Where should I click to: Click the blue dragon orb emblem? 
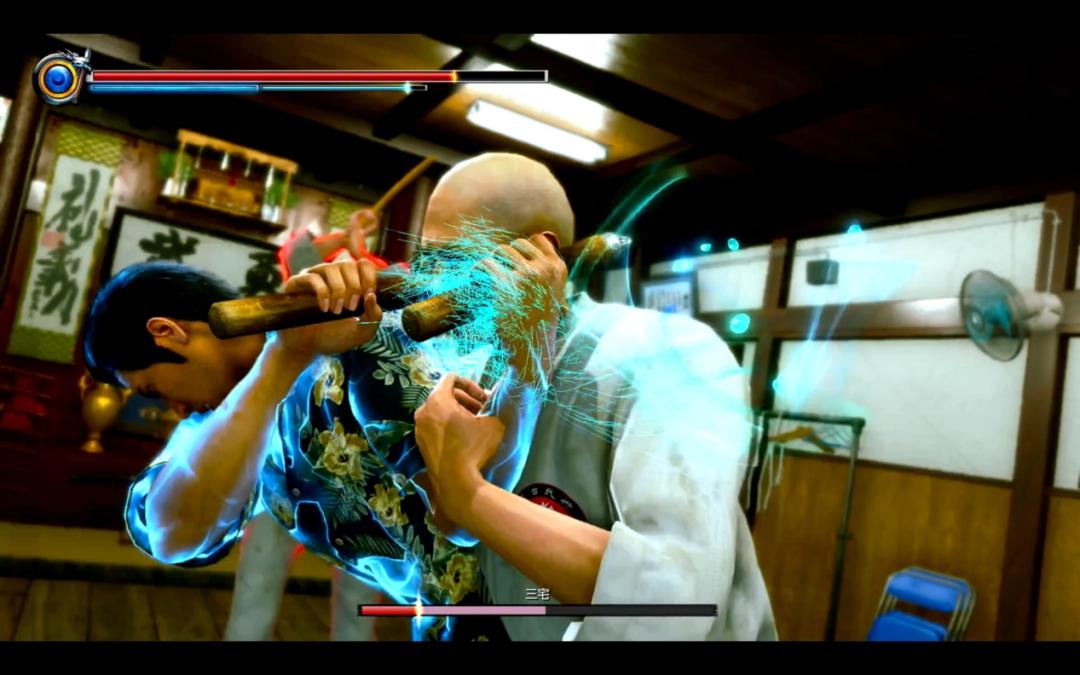pyautogui.click(x=59, y=79)
